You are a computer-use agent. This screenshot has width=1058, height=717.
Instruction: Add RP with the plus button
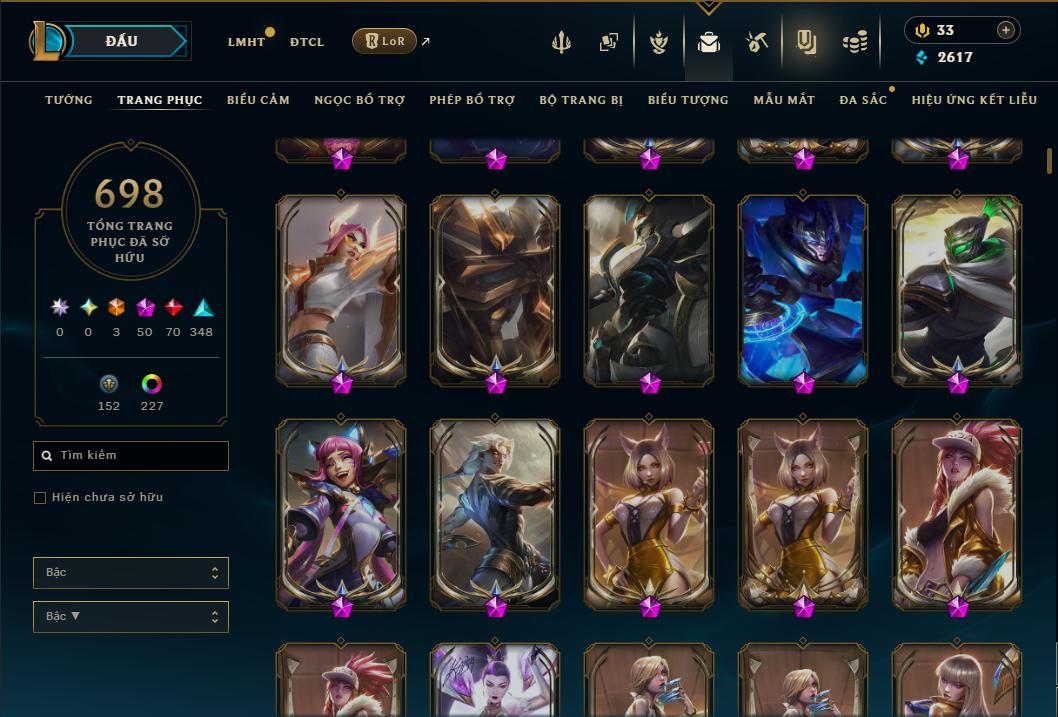1005,30
